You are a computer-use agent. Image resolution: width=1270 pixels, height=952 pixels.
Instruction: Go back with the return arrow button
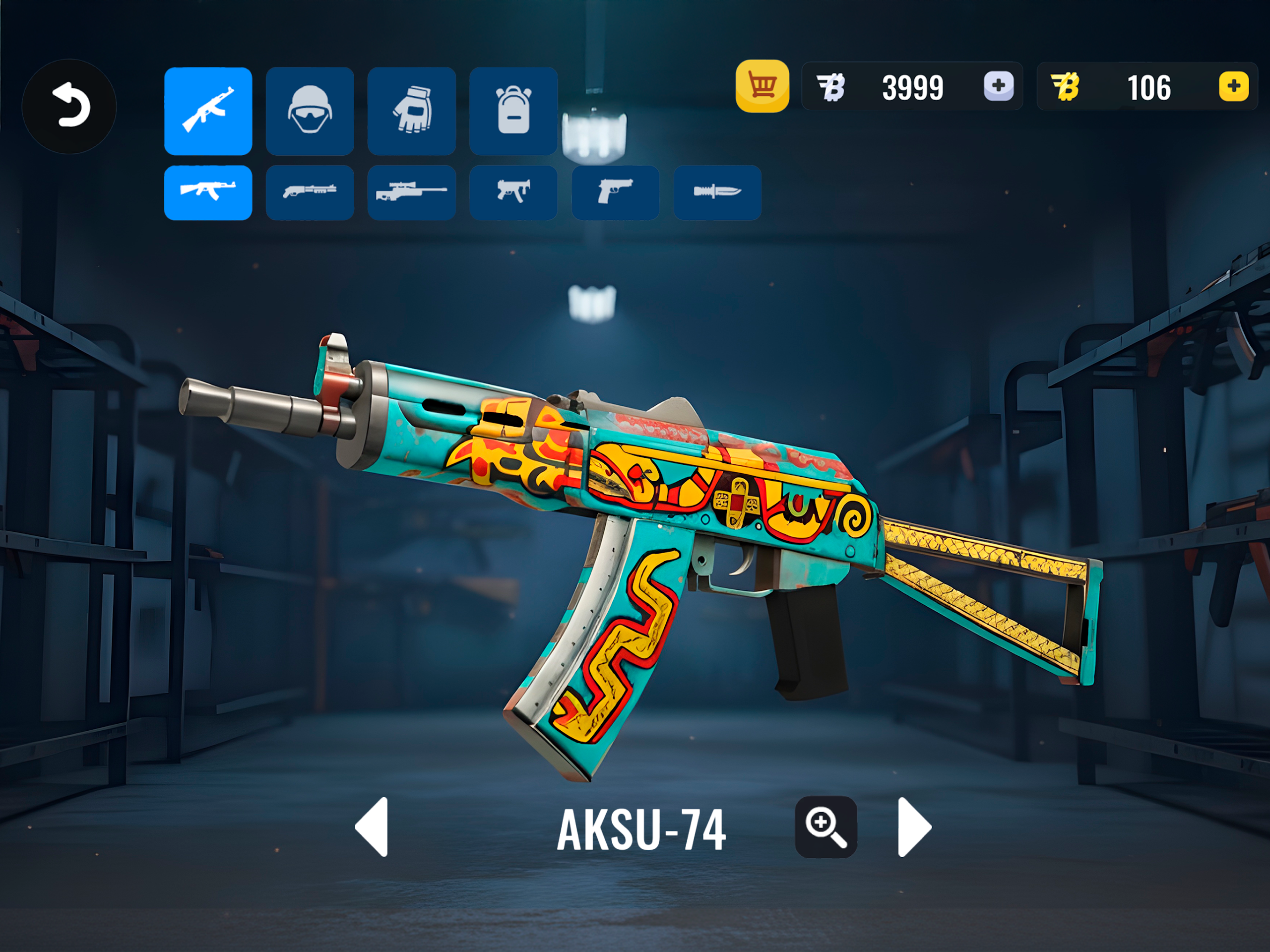point(69,107)
